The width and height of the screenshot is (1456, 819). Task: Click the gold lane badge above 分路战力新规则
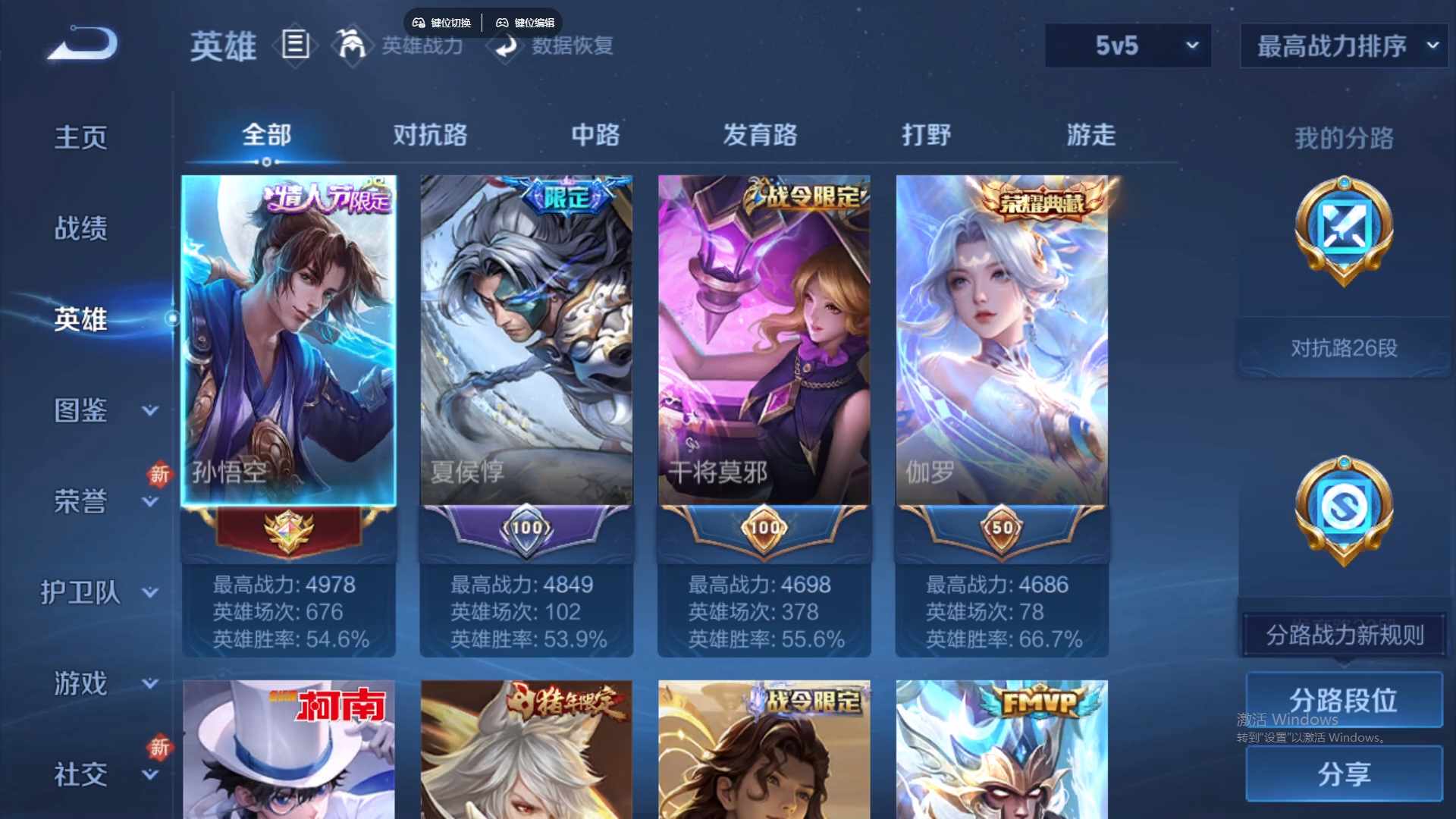(1342, 508)
